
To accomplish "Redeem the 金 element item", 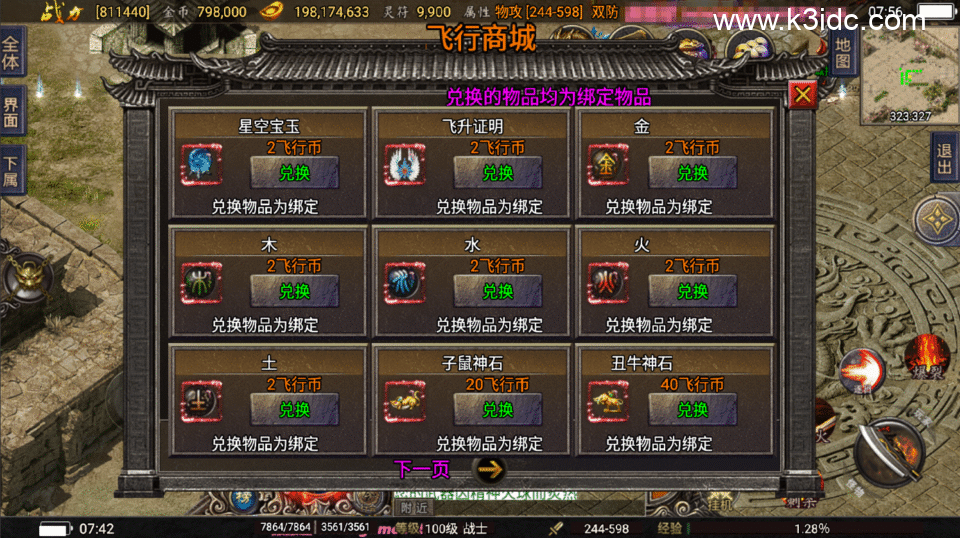I will pyautogui.click(x=692, y=172).
